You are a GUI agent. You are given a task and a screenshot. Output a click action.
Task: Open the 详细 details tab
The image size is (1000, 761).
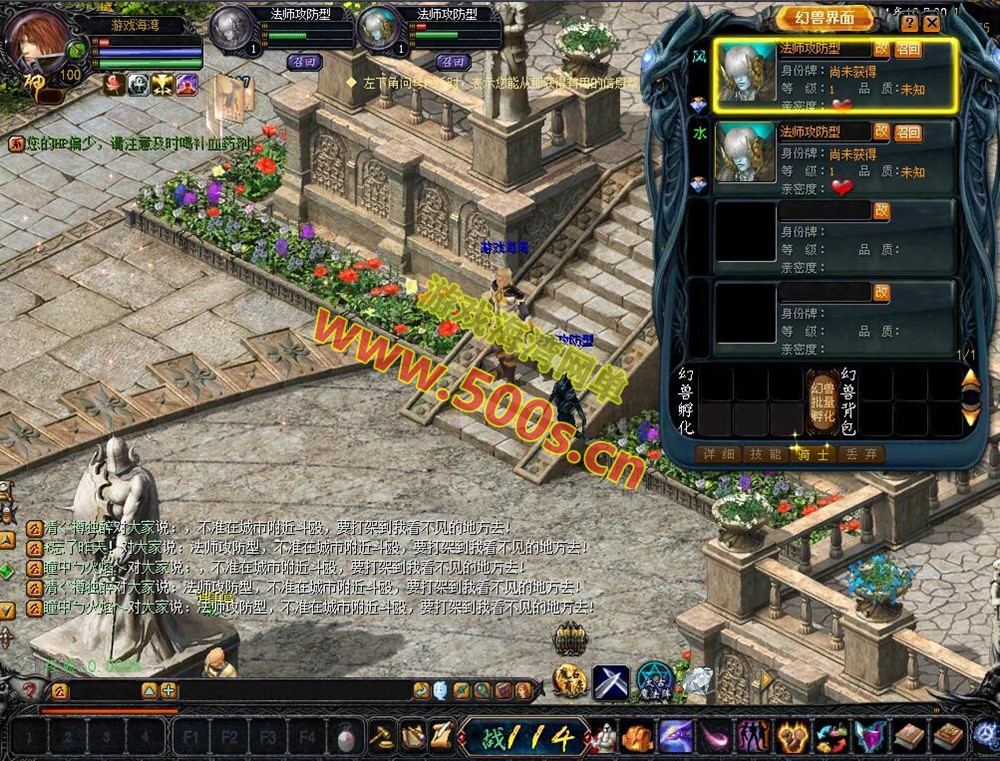[719, 454]
